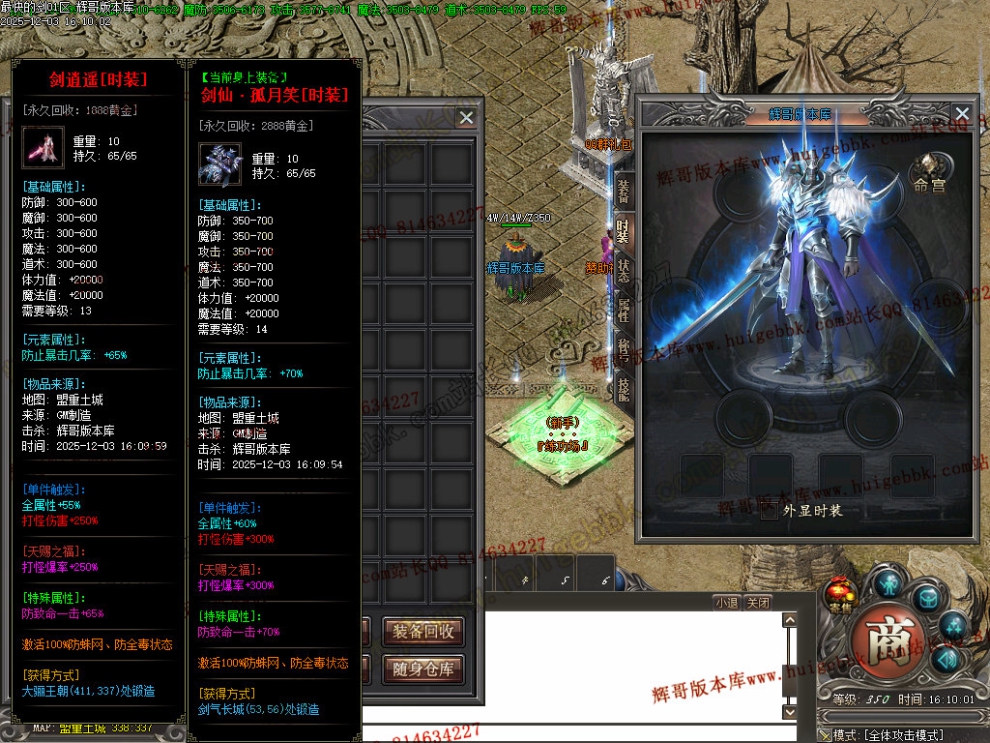
Task: Click the 装备回收 equipment recycle button
Action: point(423,632)
